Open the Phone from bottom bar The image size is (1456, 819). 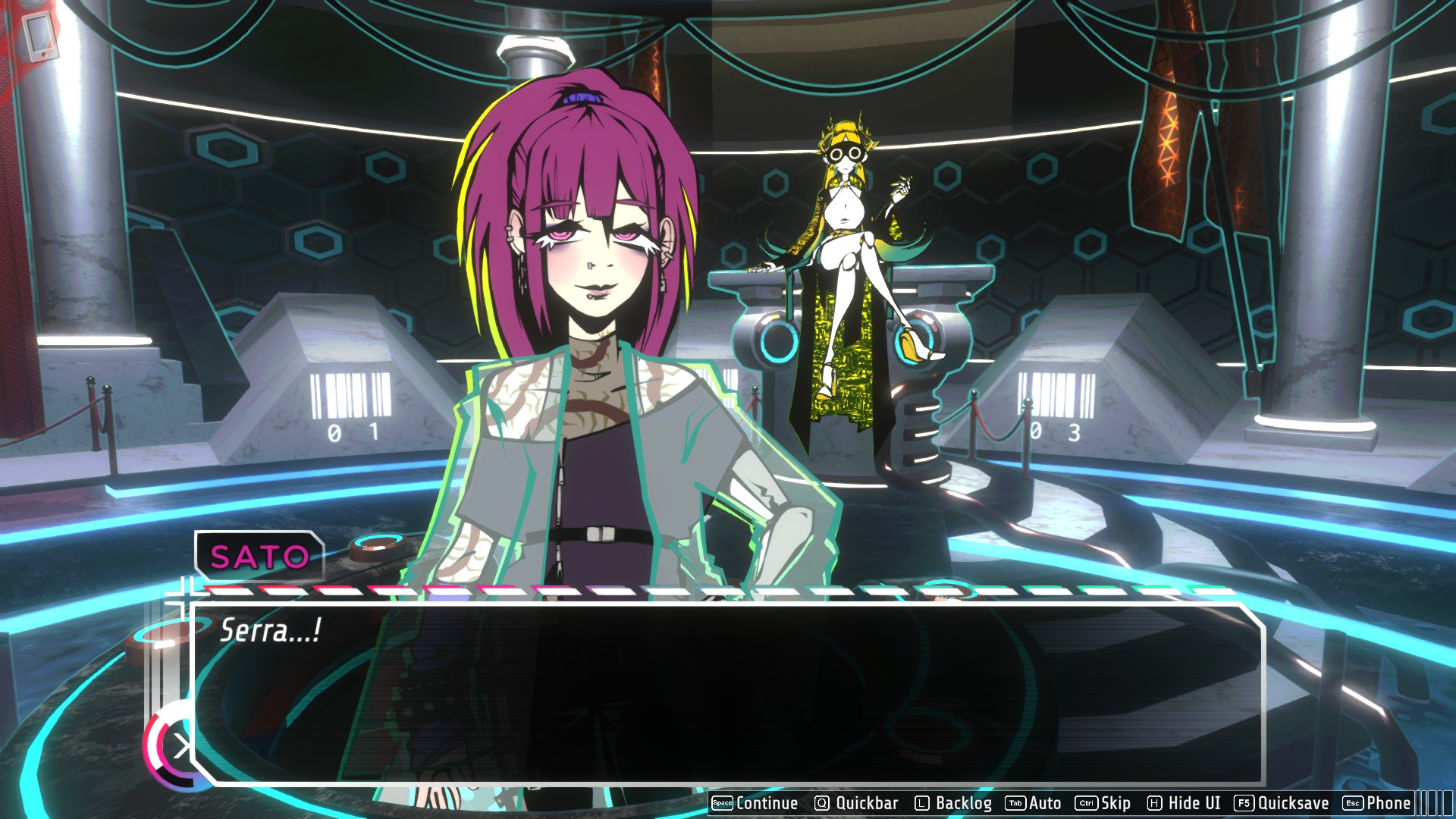tap(1377, 803)
